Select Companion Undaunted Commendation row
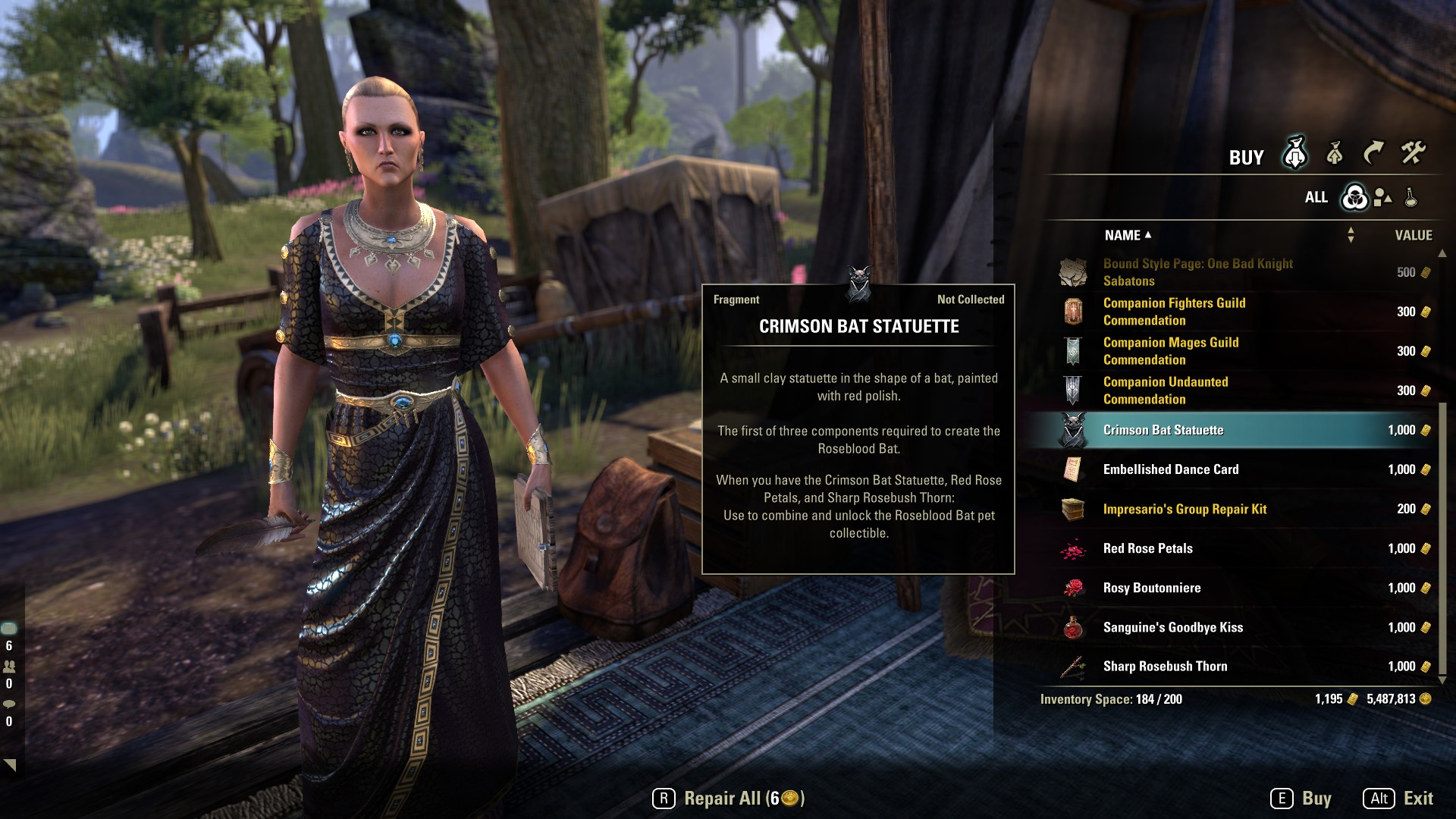Image resolution: width=1456 pixels, height=819 pixels. click(1166, 391)
